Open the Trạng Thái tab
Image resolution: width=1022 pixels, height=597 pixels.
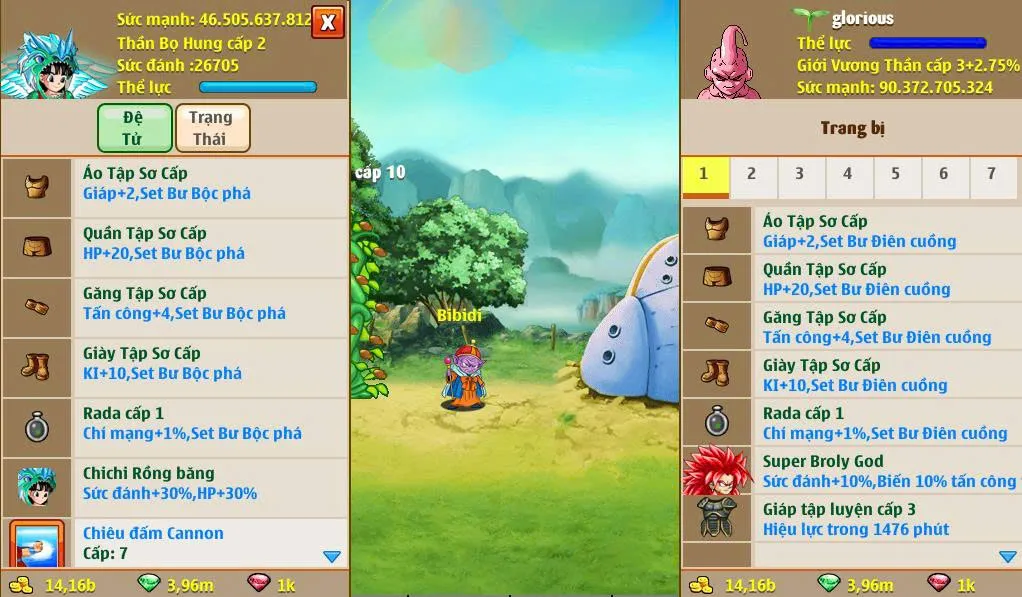[212, 127]
